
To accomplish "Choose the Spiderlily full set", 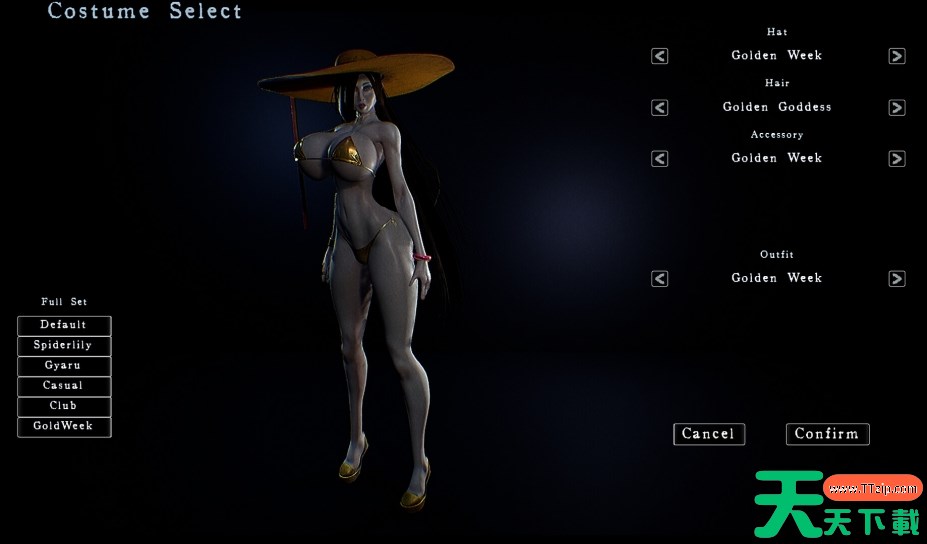I will coord(64,346).
